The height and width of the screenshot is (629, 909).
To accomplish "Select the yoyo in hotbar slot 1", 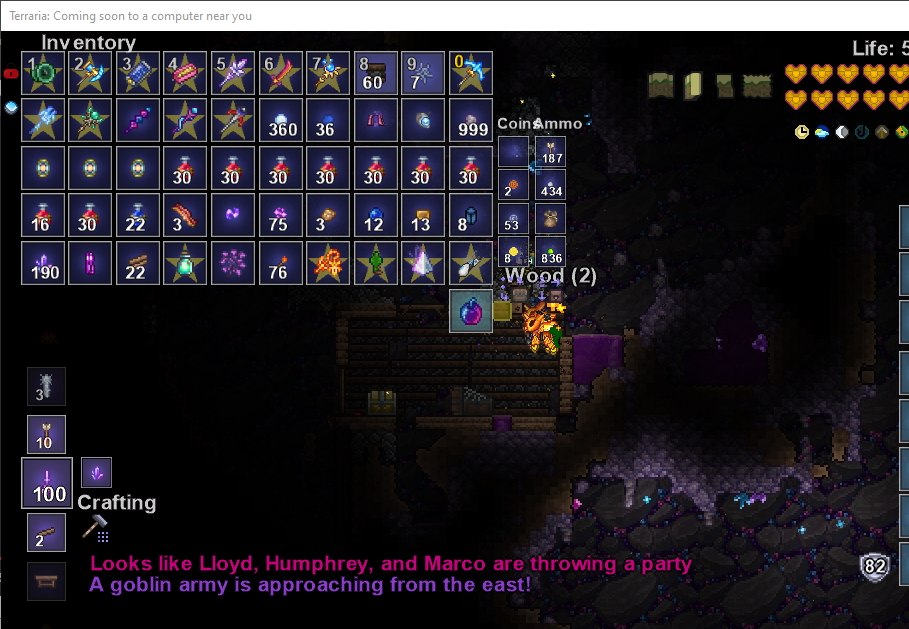I will pyautogui.click(x=44, y=73).
